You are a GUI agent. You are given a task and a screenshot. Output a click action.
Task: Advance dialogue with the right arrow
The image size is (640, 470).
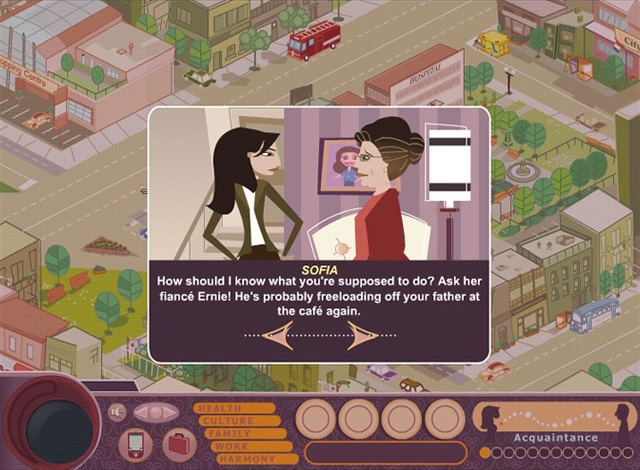pyautogui.click(x=363, y=335)
